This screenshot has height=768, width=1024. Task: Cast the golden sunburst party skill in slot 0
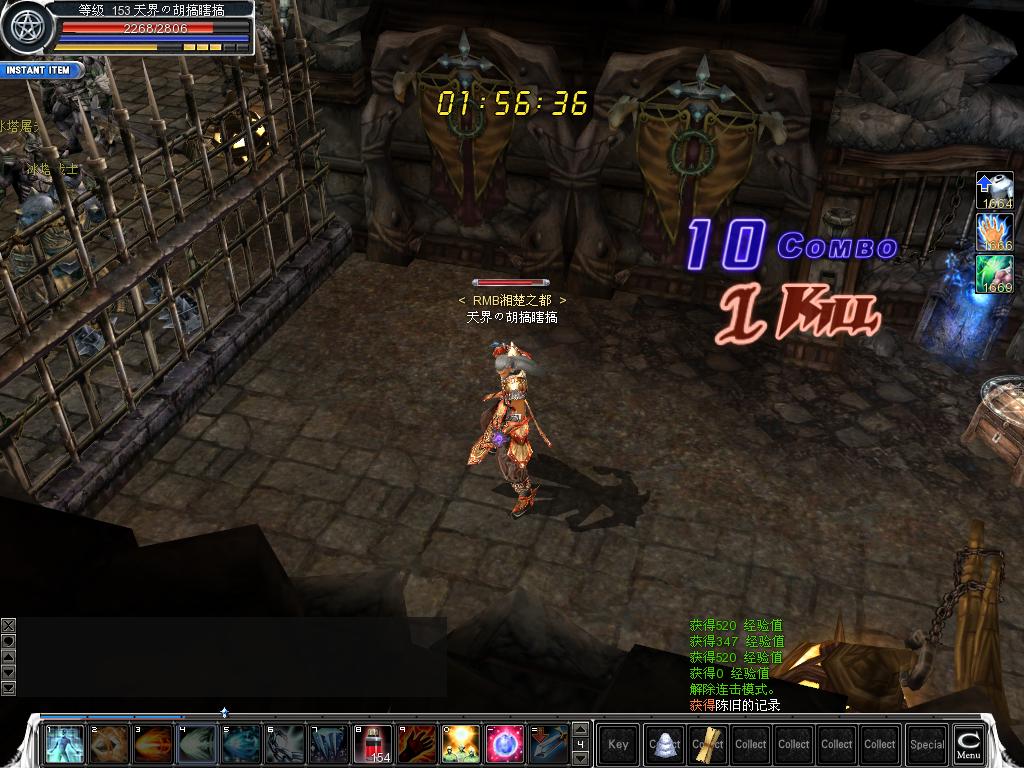461,744
